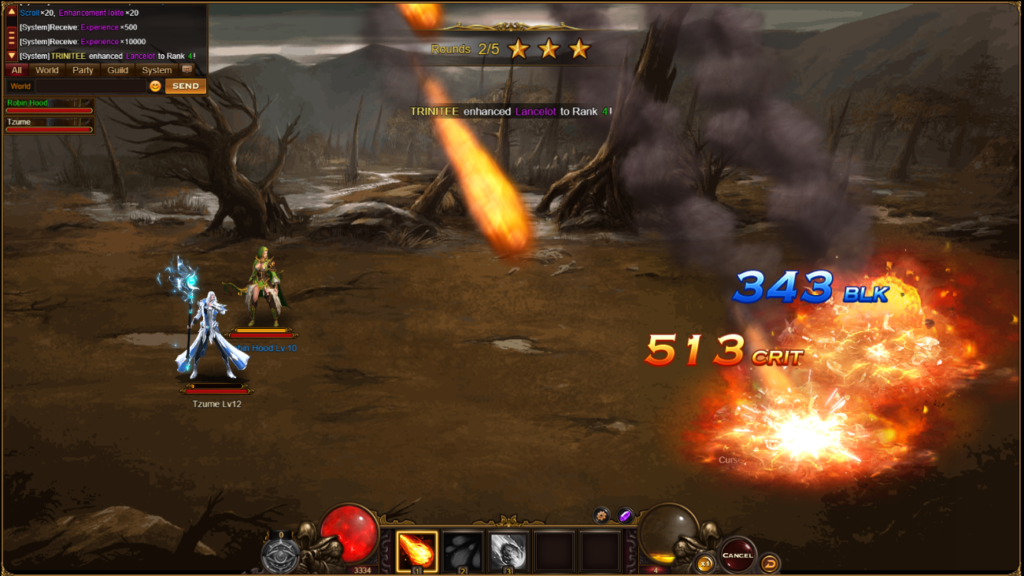Click the speech bubble icon beside the System tab
The image size is (1024, 576).
187,70
